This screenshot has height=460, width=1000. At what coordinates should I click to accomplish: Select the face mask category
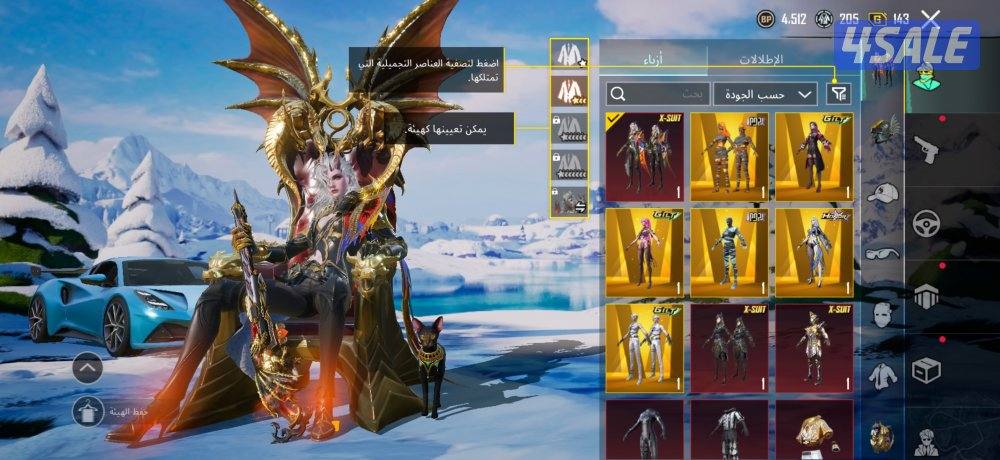(881, 314)
